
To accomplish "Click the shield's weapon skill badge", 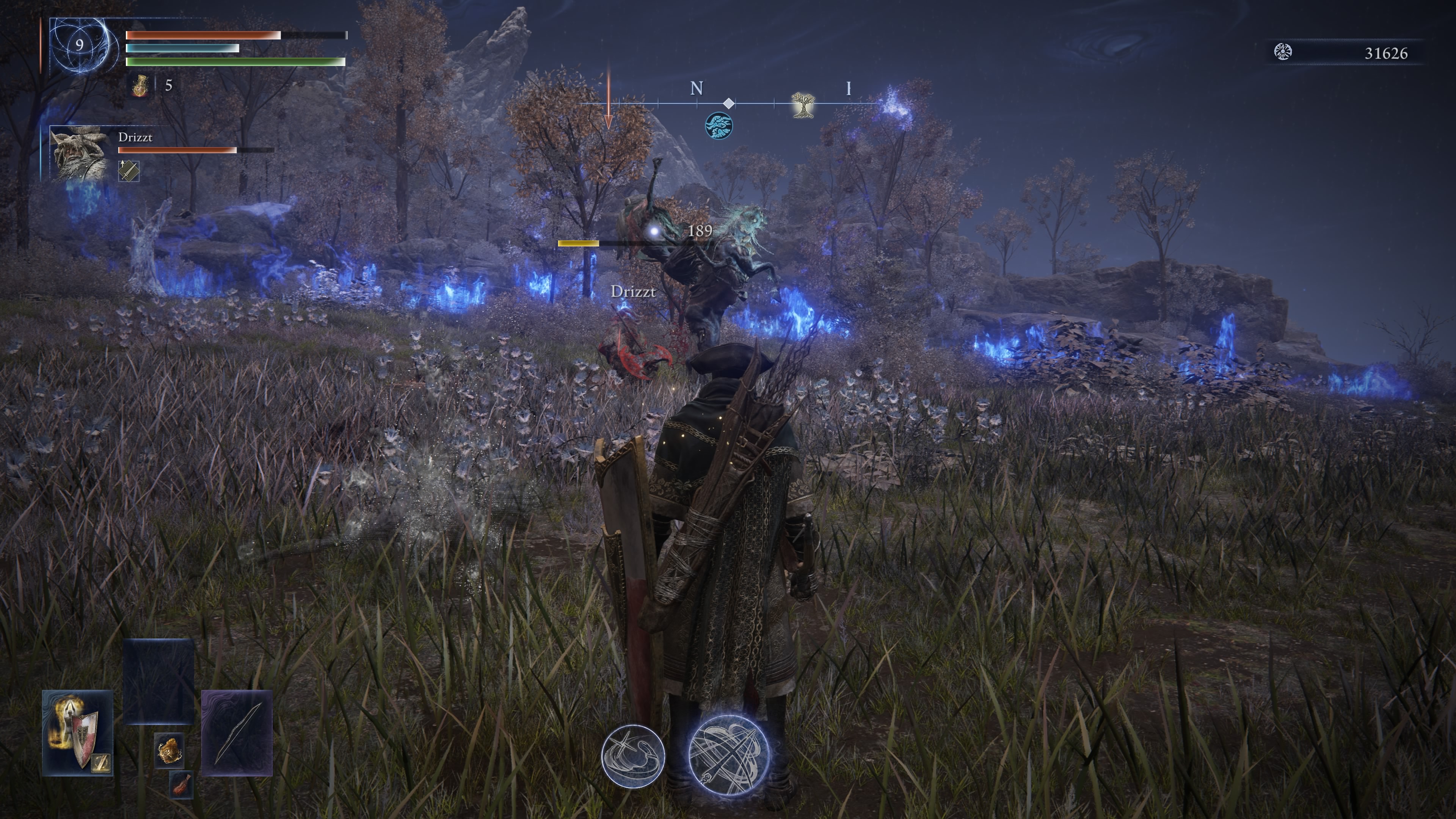I will pyautogui.click(x=102, y=763).
